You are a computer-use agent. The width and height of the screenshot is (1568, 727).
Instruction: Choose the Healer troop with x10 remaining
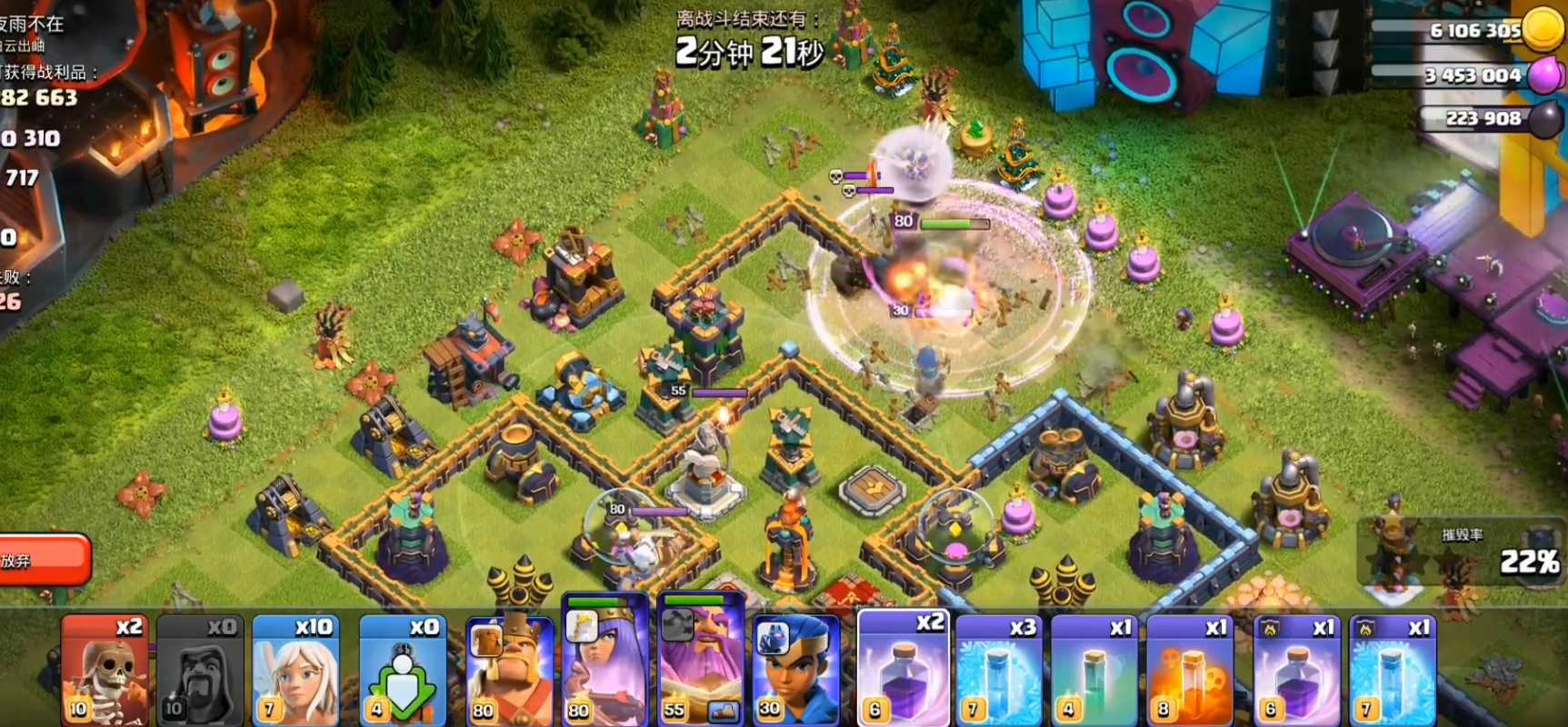[x=295, y=670]
